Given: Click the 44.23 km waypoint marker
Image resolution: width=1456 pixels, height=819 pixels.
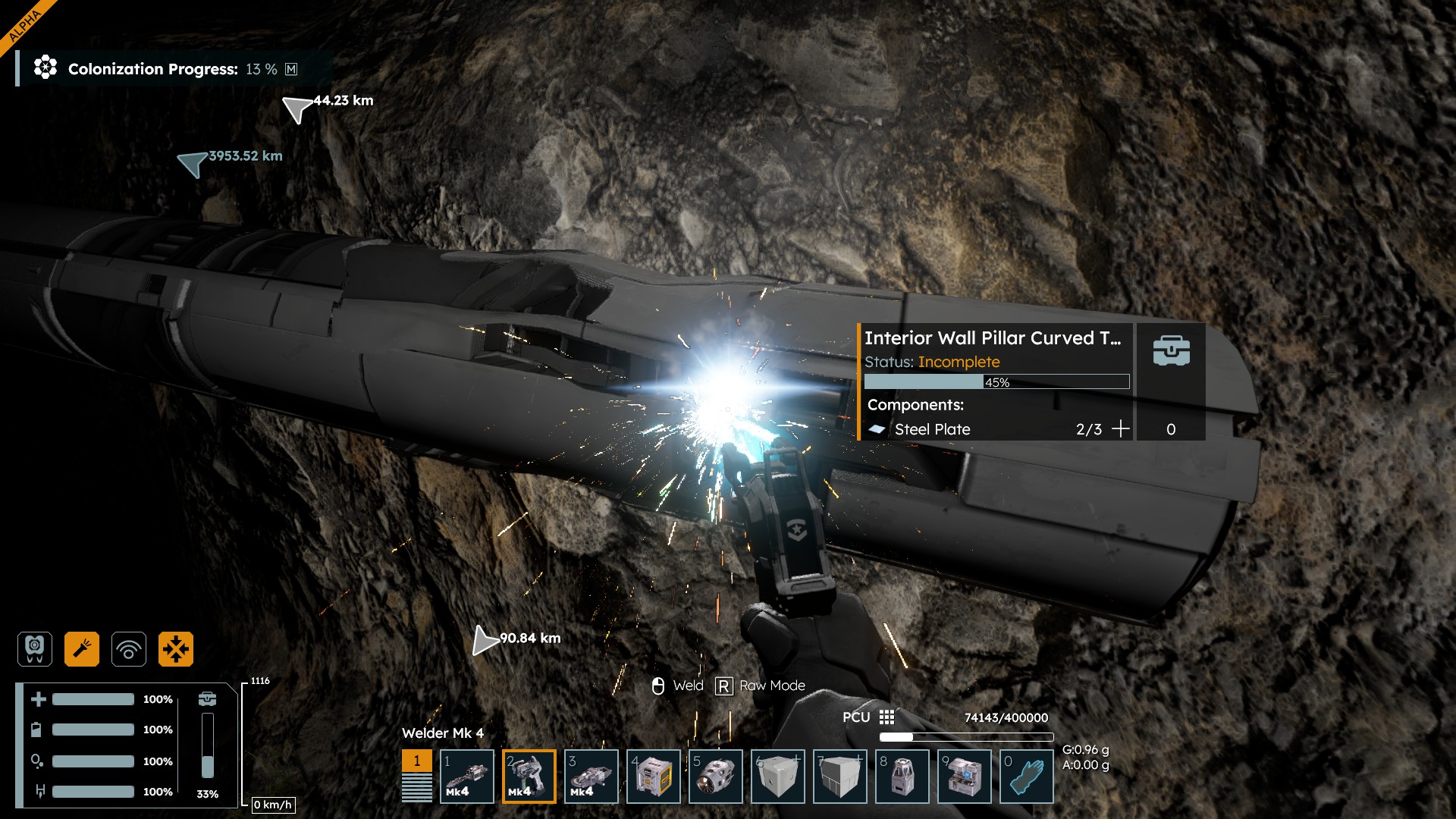Looking at the screenshot, I should point(297,108).
